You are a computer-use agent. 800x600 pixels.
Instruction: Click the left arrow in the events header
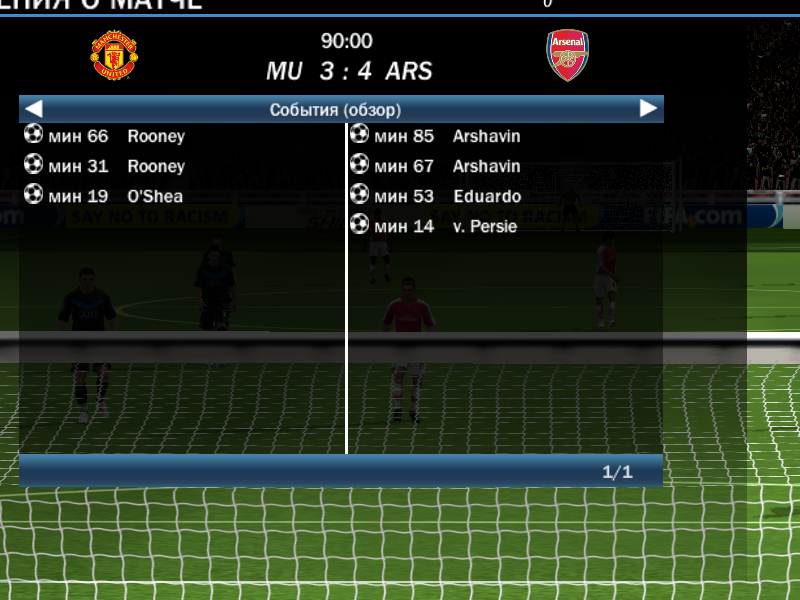pos(34,108)
